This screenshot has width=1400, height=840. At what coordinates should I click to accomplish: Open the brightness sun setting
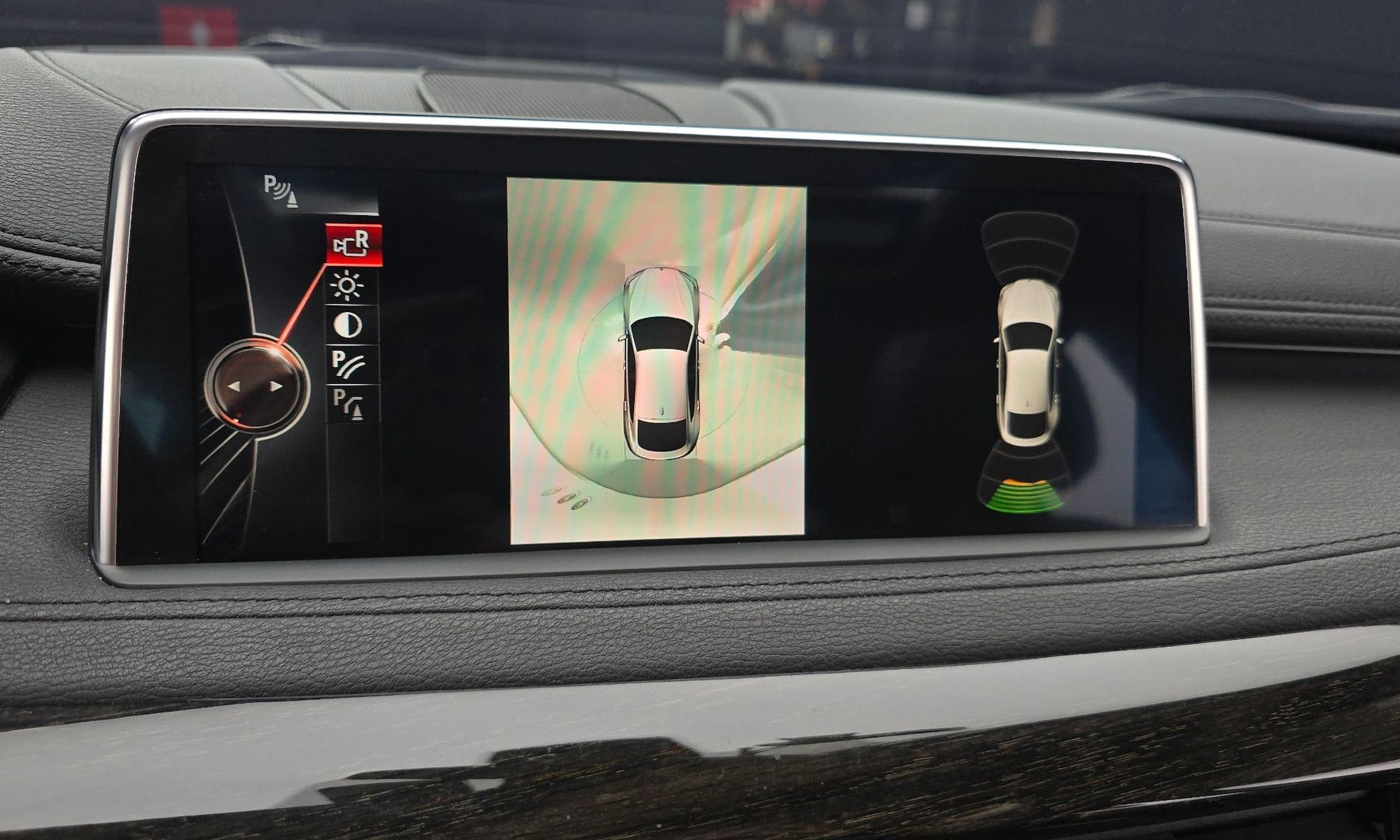coord(348,286)
